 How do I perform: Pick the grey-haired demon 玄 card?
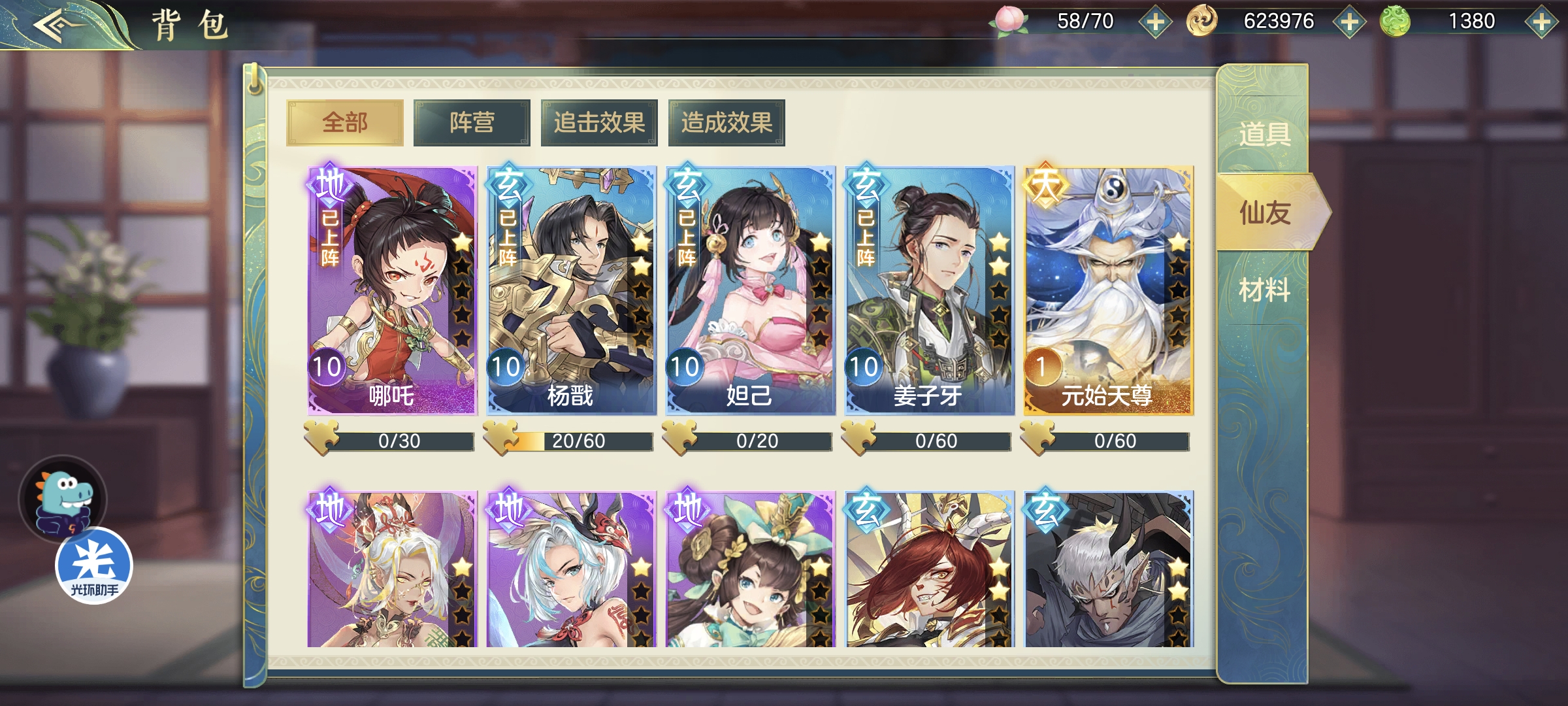(1108, 570)
